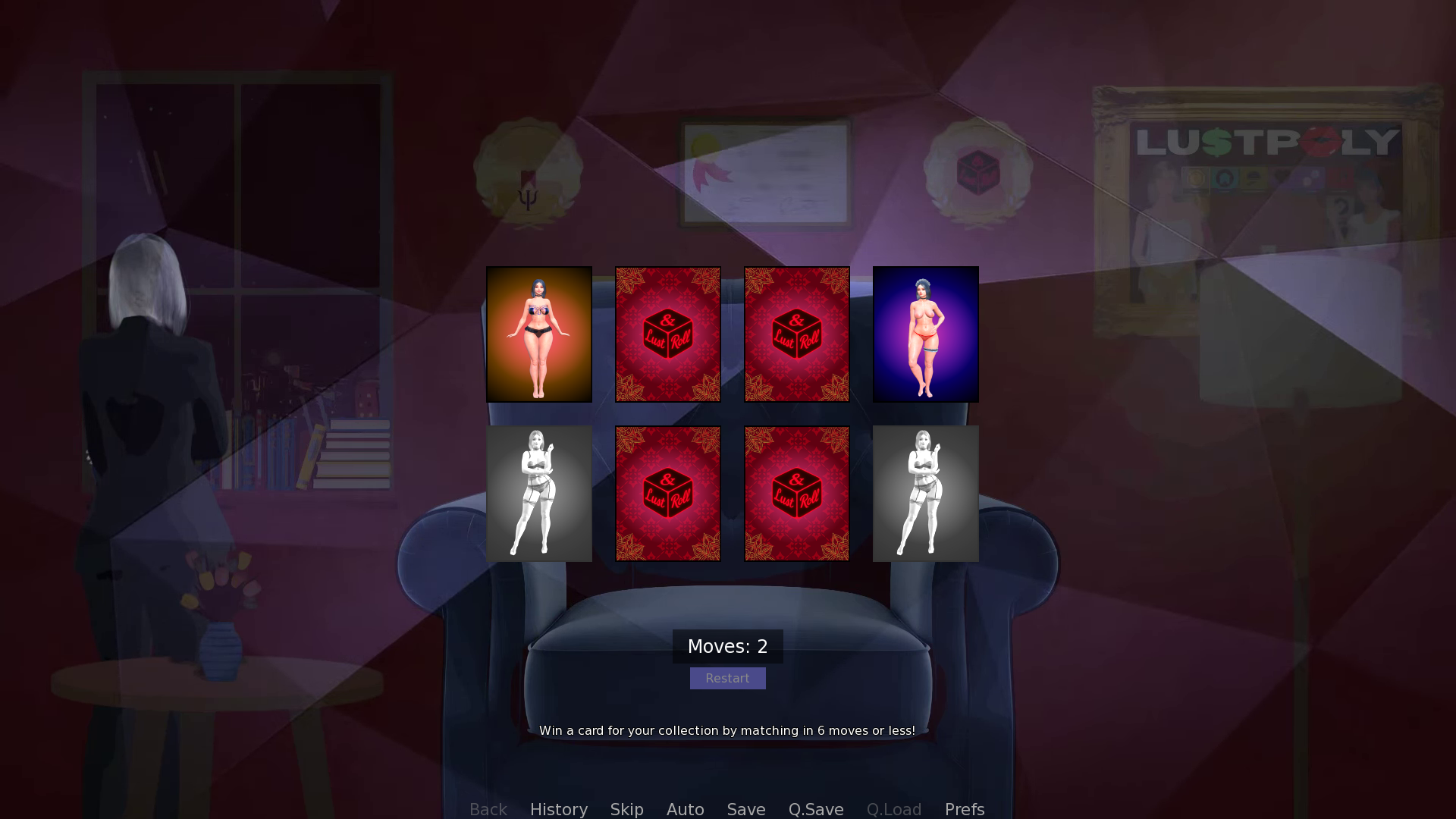Click the match instruction text below Restart

727,730
